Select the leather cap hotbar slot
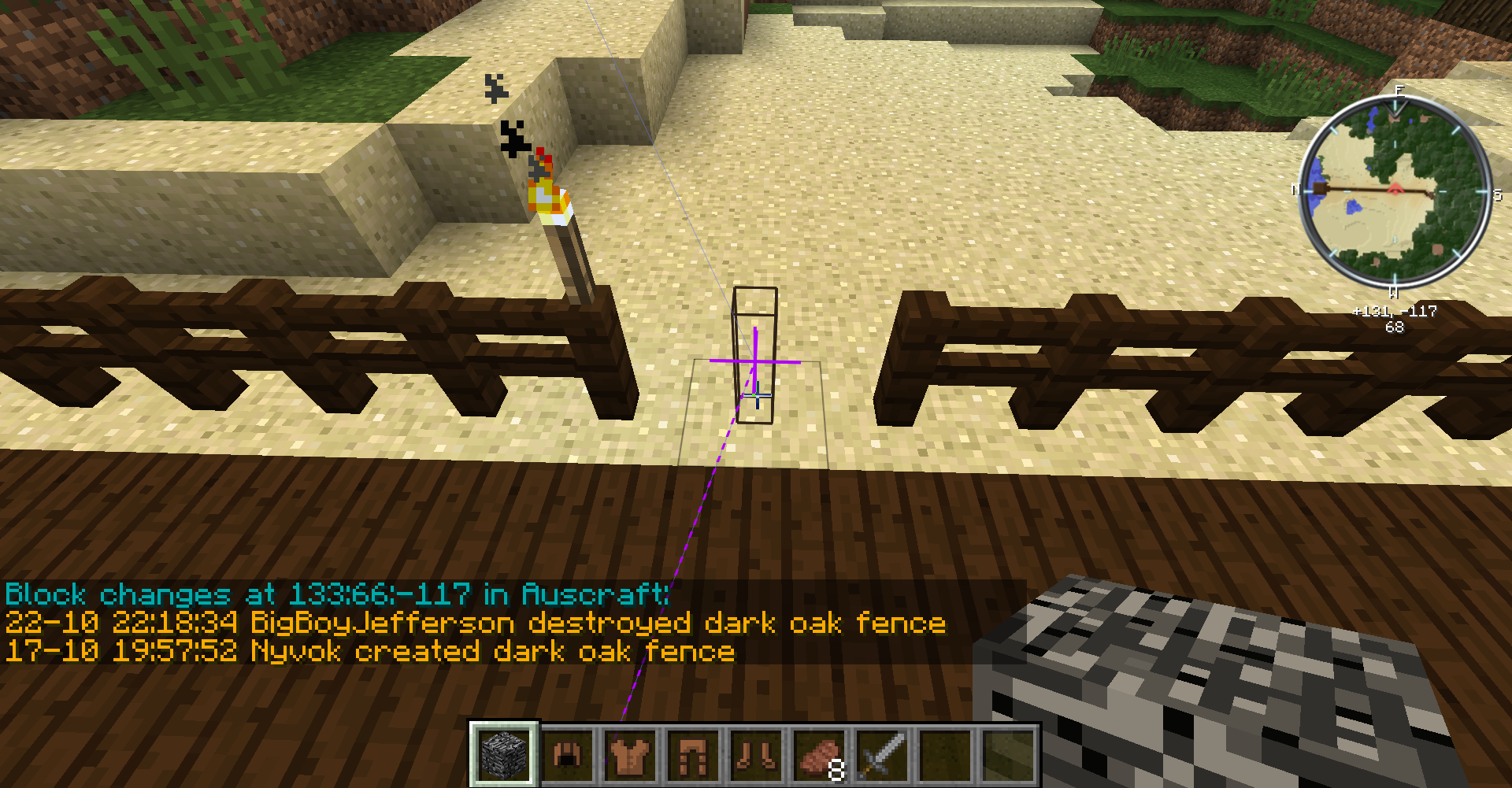The width and height of the screenshot is (1512, 788). (567, 755)
